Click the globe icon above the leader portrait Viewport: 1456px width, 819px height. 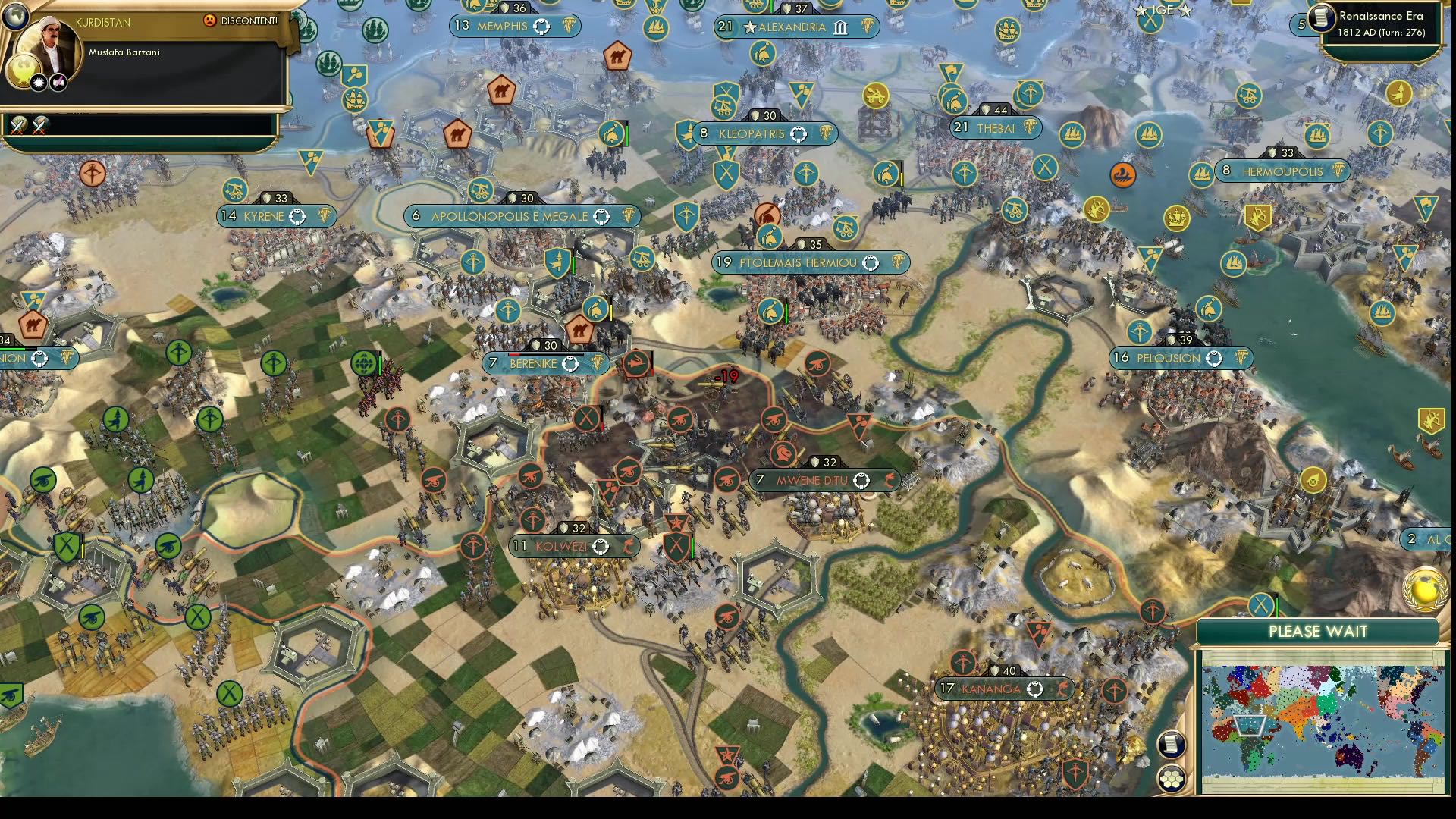[16, 18]
